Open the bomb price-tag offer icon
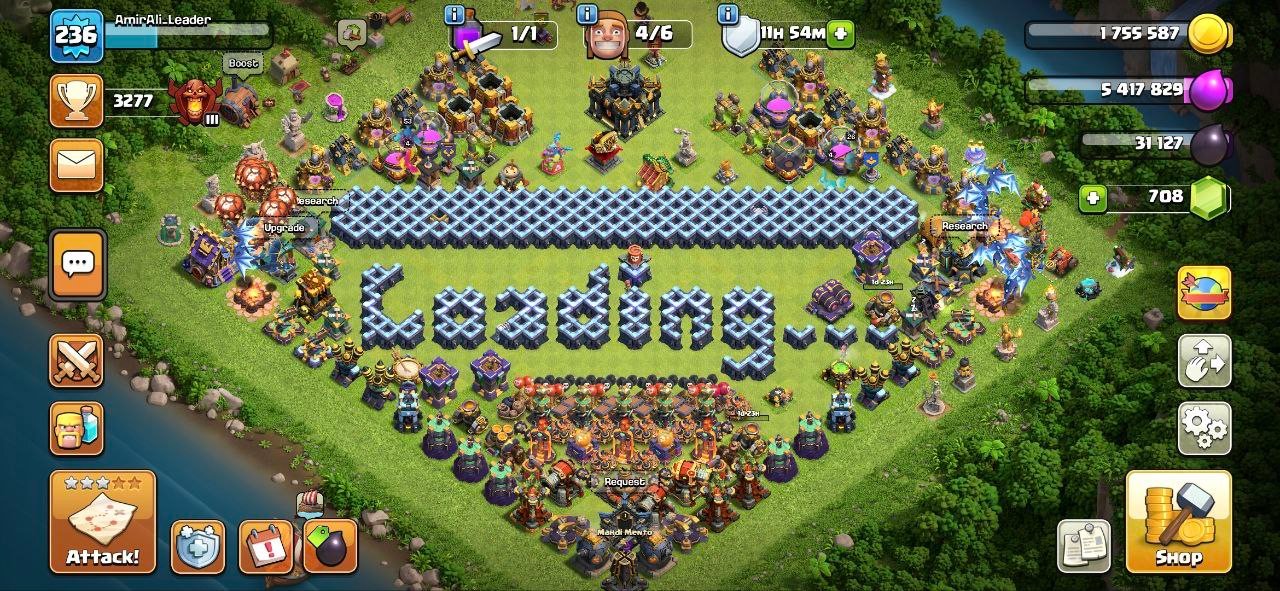The height and width of the screenshot is (591, 1280). click(330, 546)
